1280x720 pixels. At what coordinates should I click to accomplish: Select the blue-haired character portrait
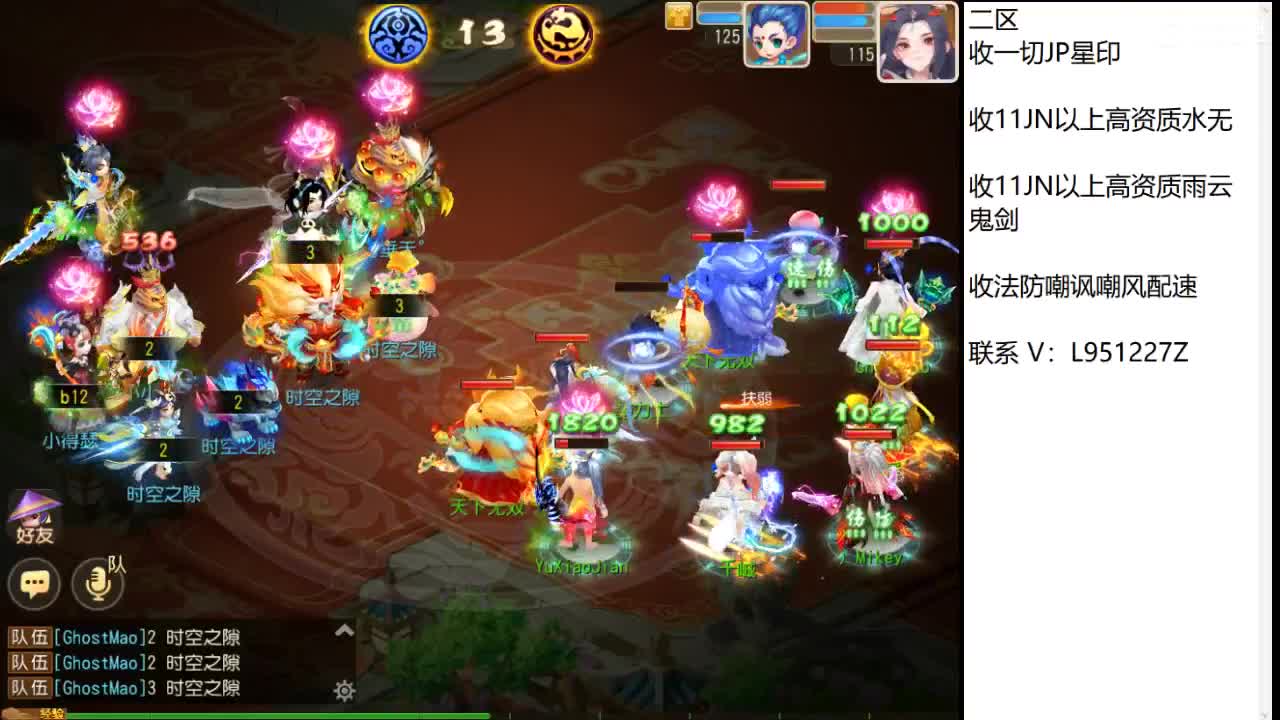tap(775, 37)
